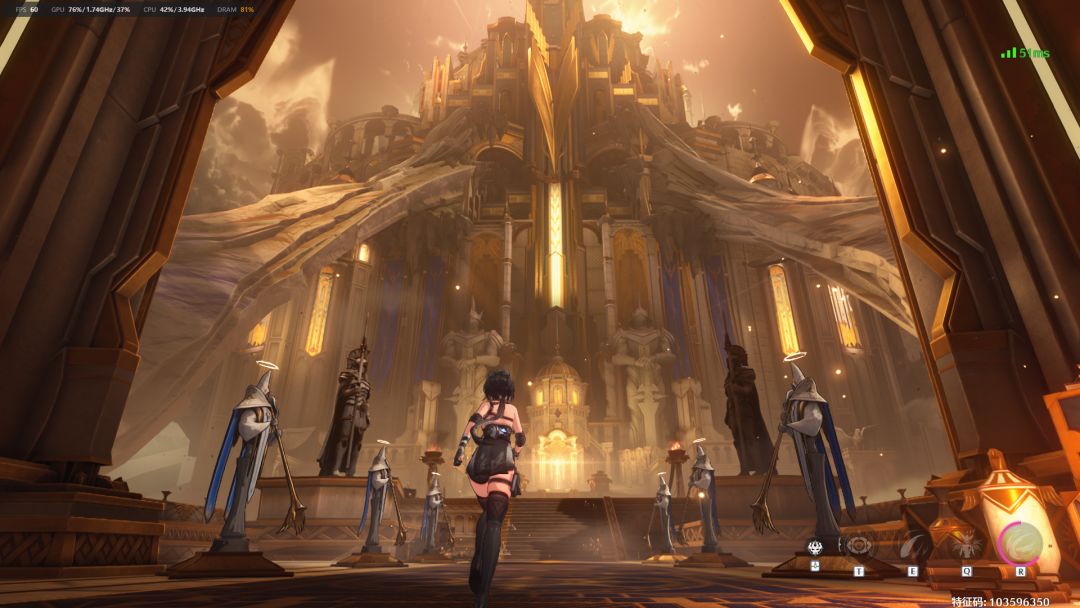Screen dimensions: 1080x608
Task: Trigger the feather slash skill icon
Action: pos(912,545)
